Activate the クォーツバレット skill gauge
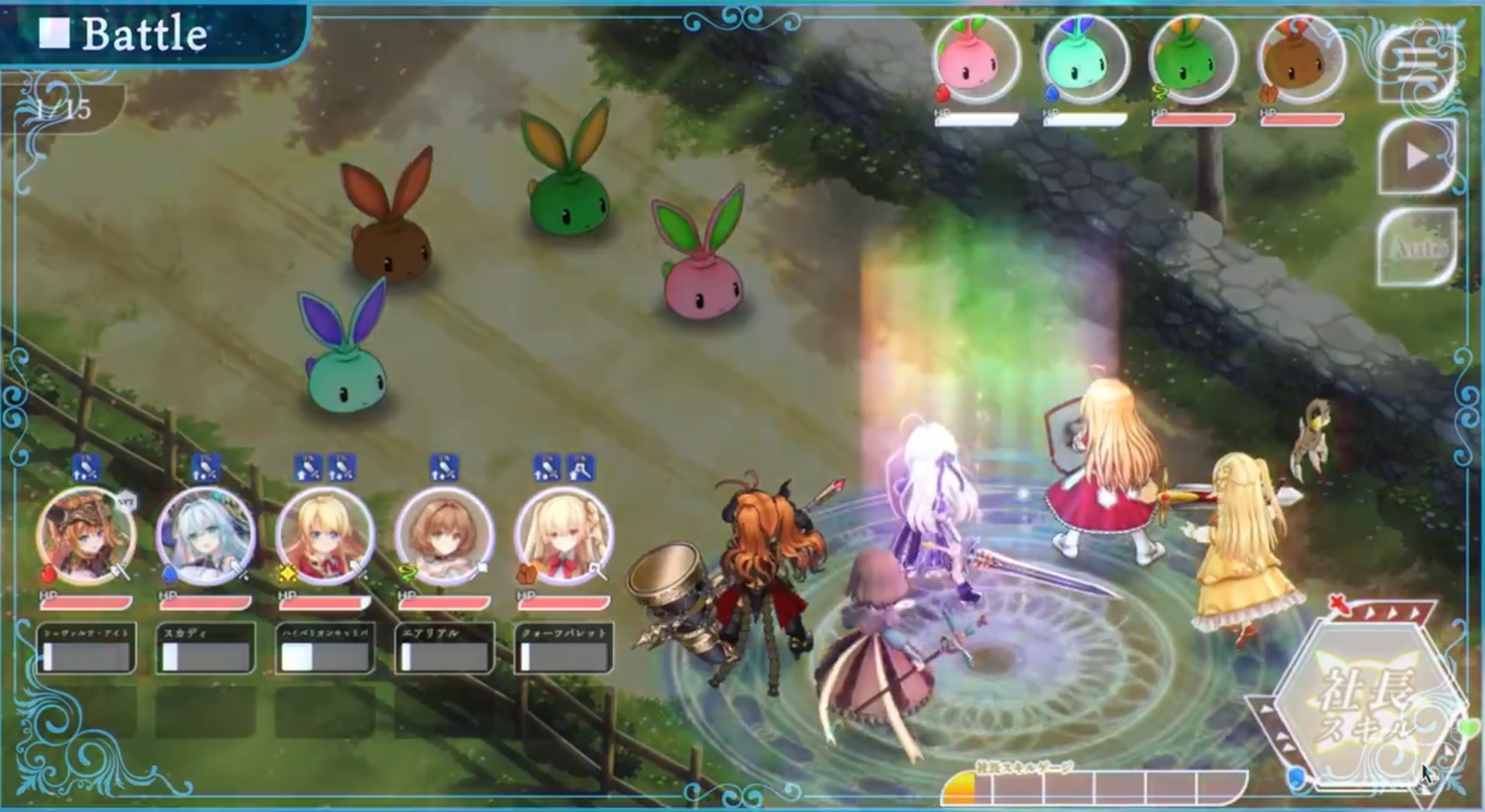1485x812 pixels. tap(564, 649)
